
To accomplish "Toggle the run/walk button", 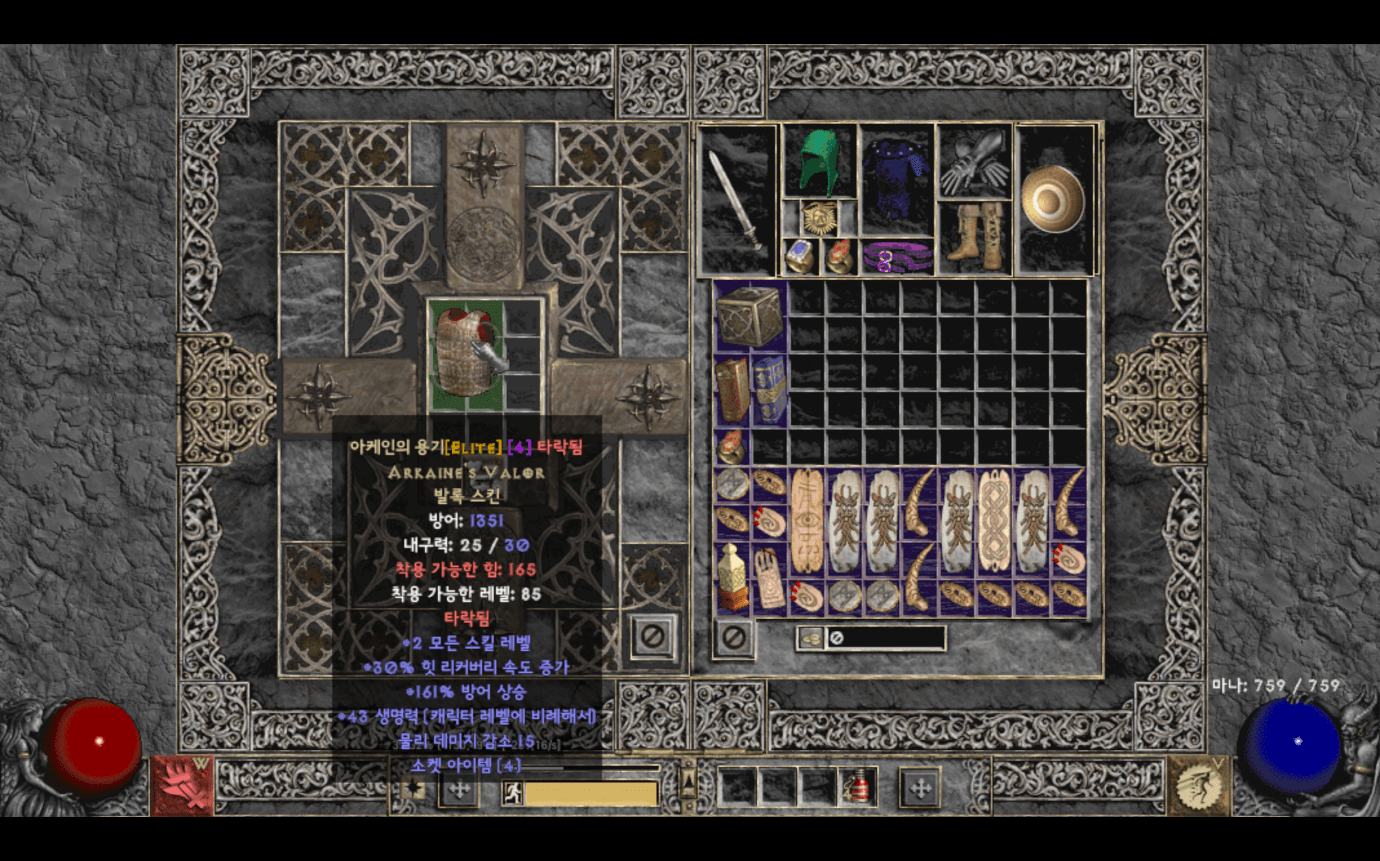I will pyautogui.click(x=513, y=793).
